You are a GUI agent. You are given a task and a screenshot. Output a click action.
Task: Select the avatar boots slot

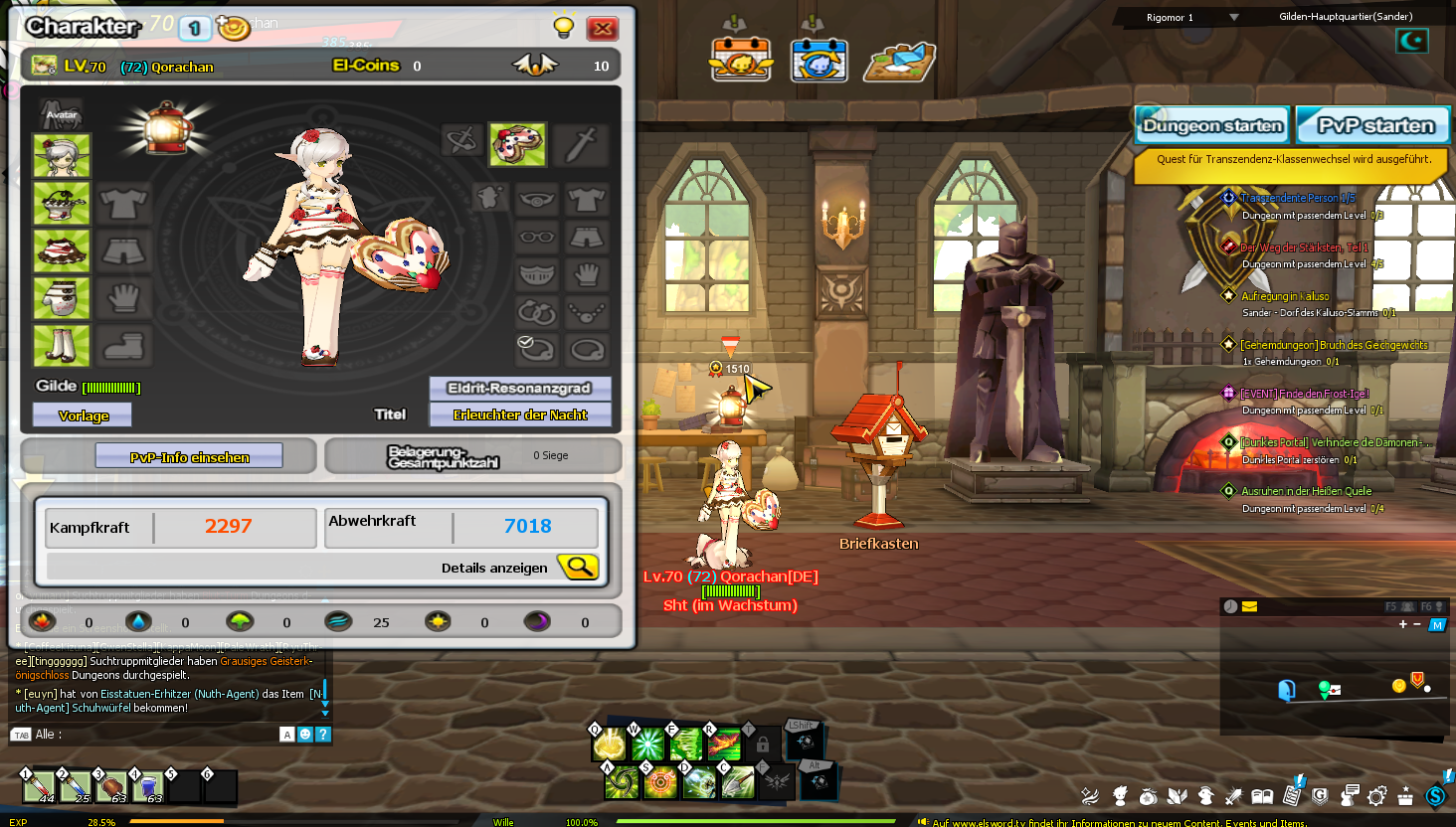coord(62,347)
